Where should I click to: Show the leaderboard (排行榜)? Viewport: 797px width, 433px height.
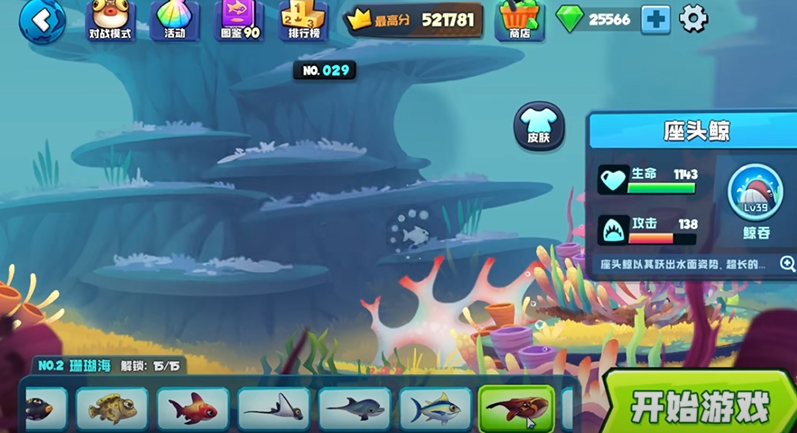303,20
